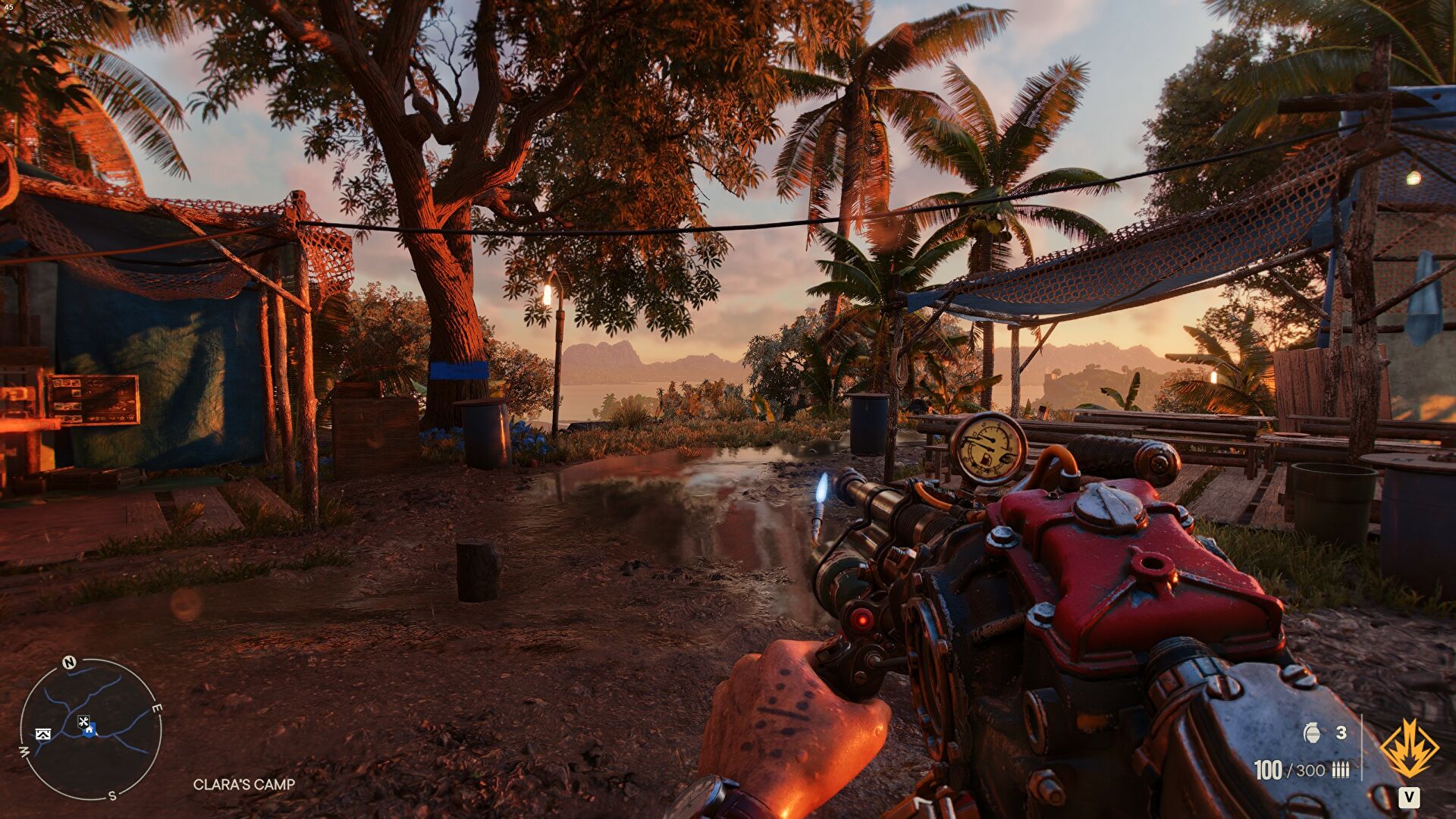This screenshot has width=1456, height=819.
Task: Click the grenade icon in the HUD
Action: 1313,733
